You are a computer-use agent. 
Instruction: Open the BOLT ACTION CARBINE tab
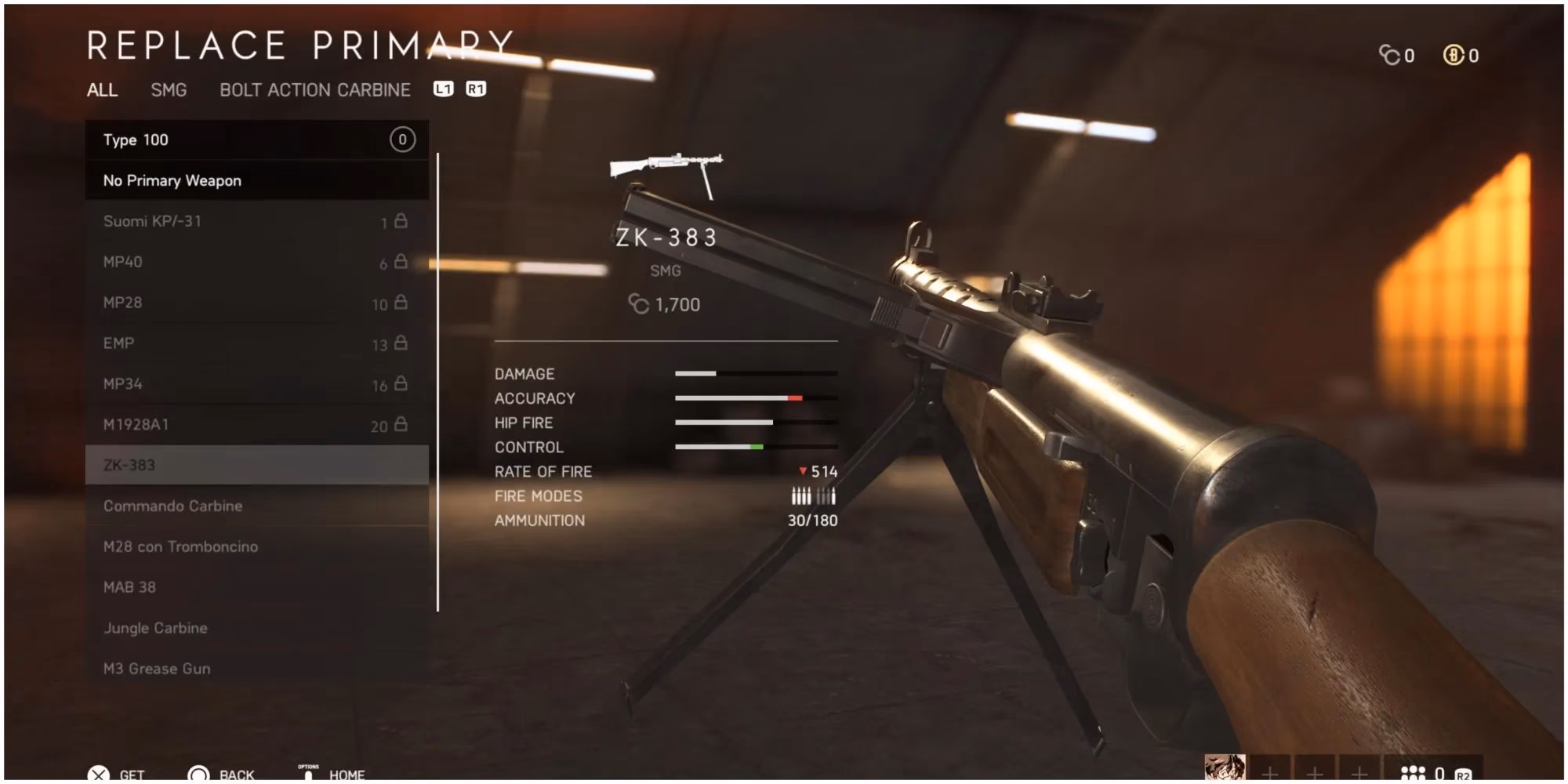coord(314,89)
